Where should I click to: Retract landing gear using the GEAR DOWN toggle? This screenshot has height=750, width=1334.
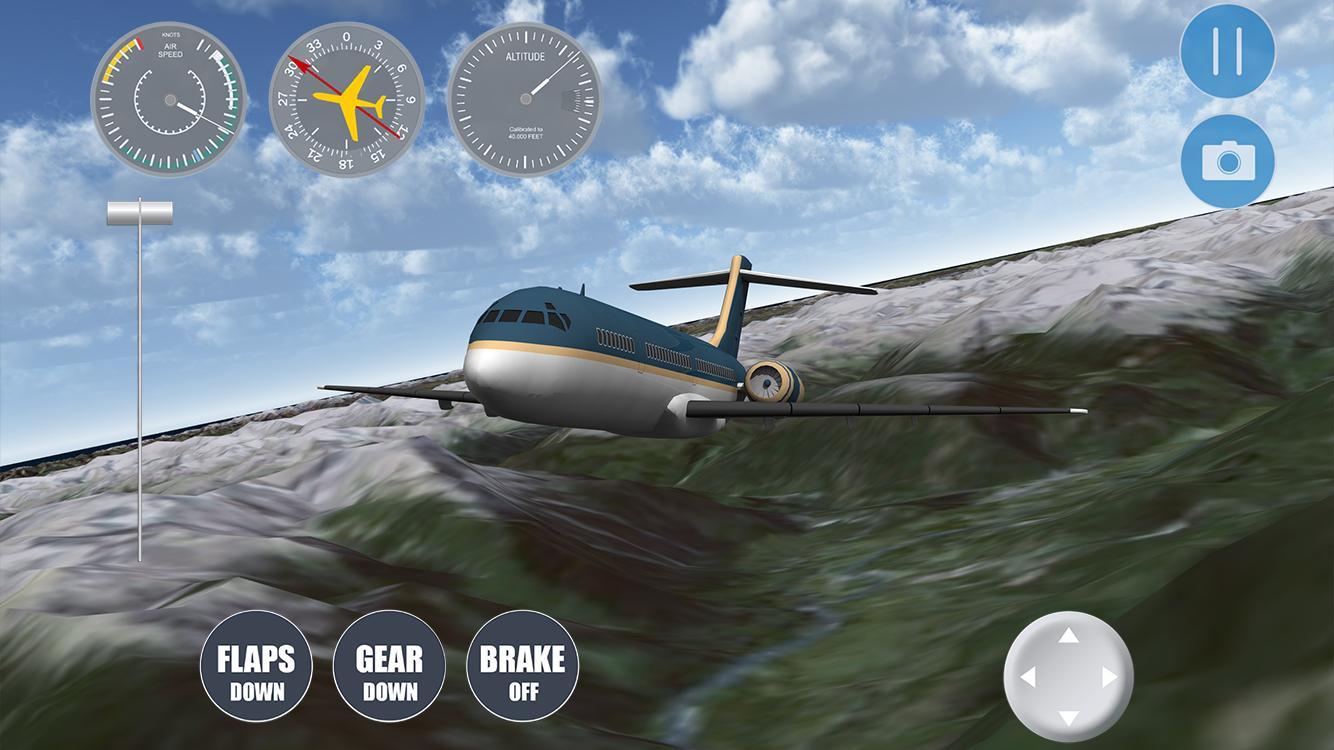pyautogui.click(x=389, y=667)
